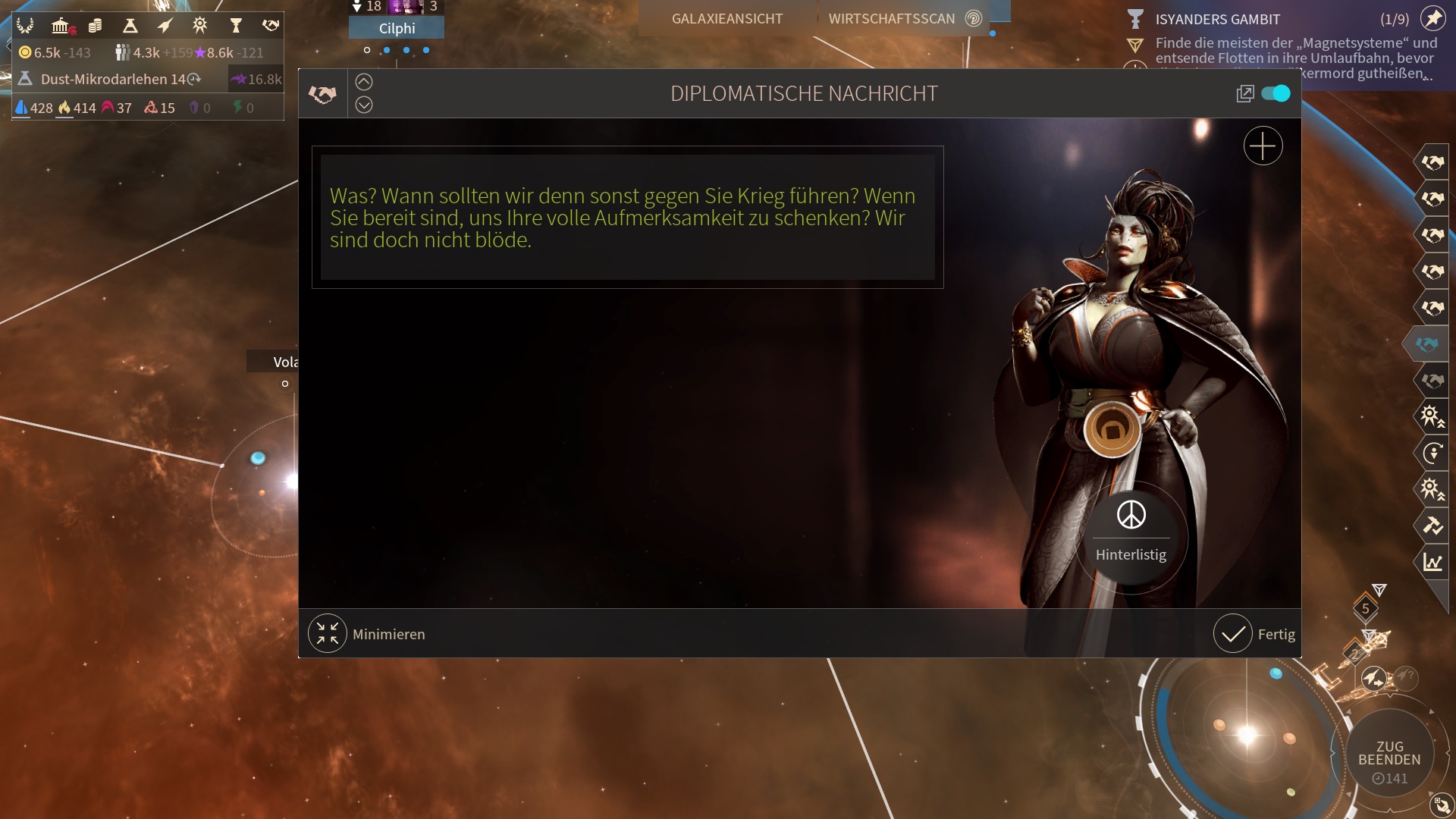The height and width of the screenshot is (819, 1456).
Task: Pop out the diplomatic message window
Action: [1244, 94]
